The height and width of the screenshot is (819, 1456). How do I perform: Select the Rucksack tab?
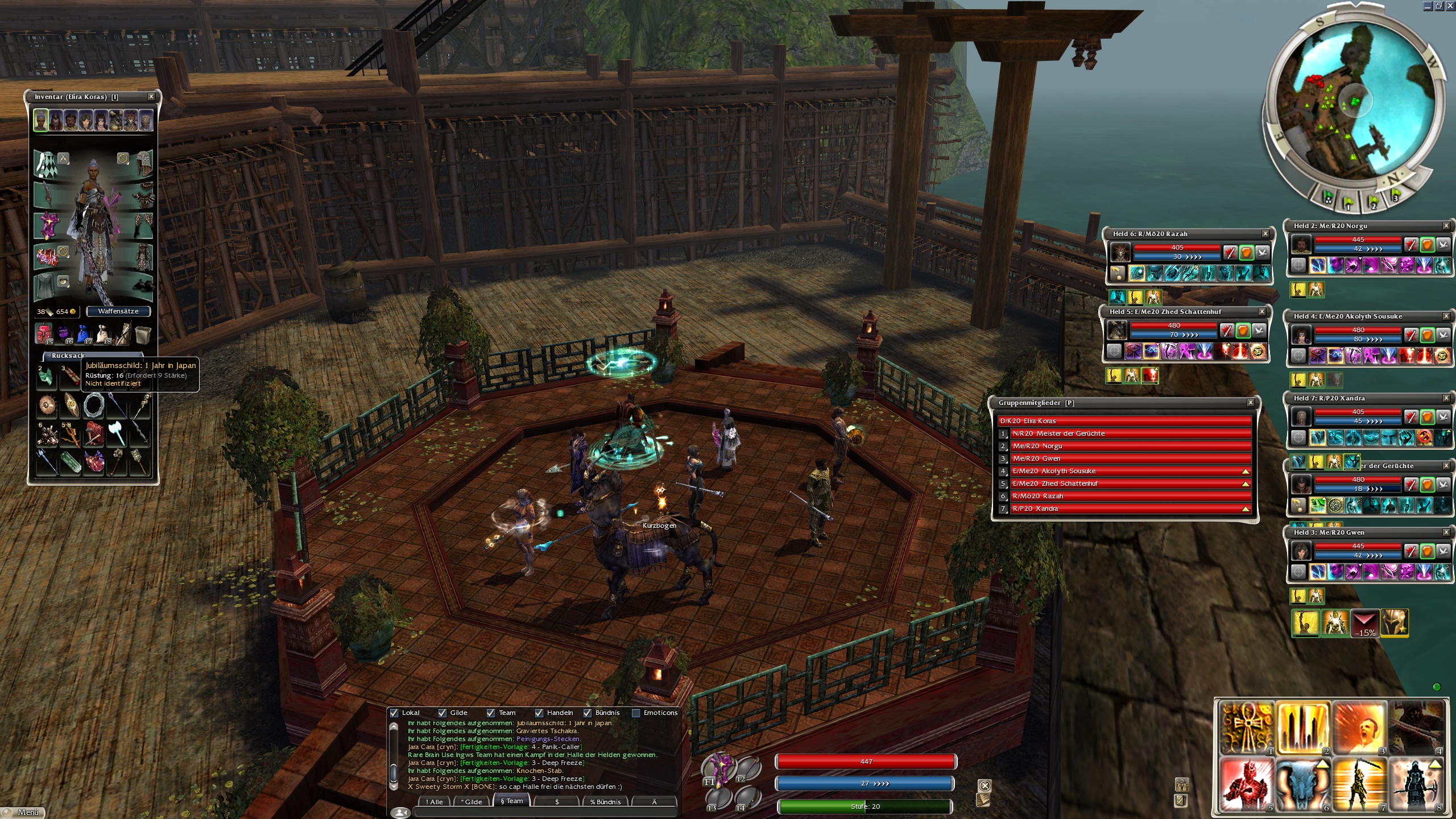[x=68, y=355]
